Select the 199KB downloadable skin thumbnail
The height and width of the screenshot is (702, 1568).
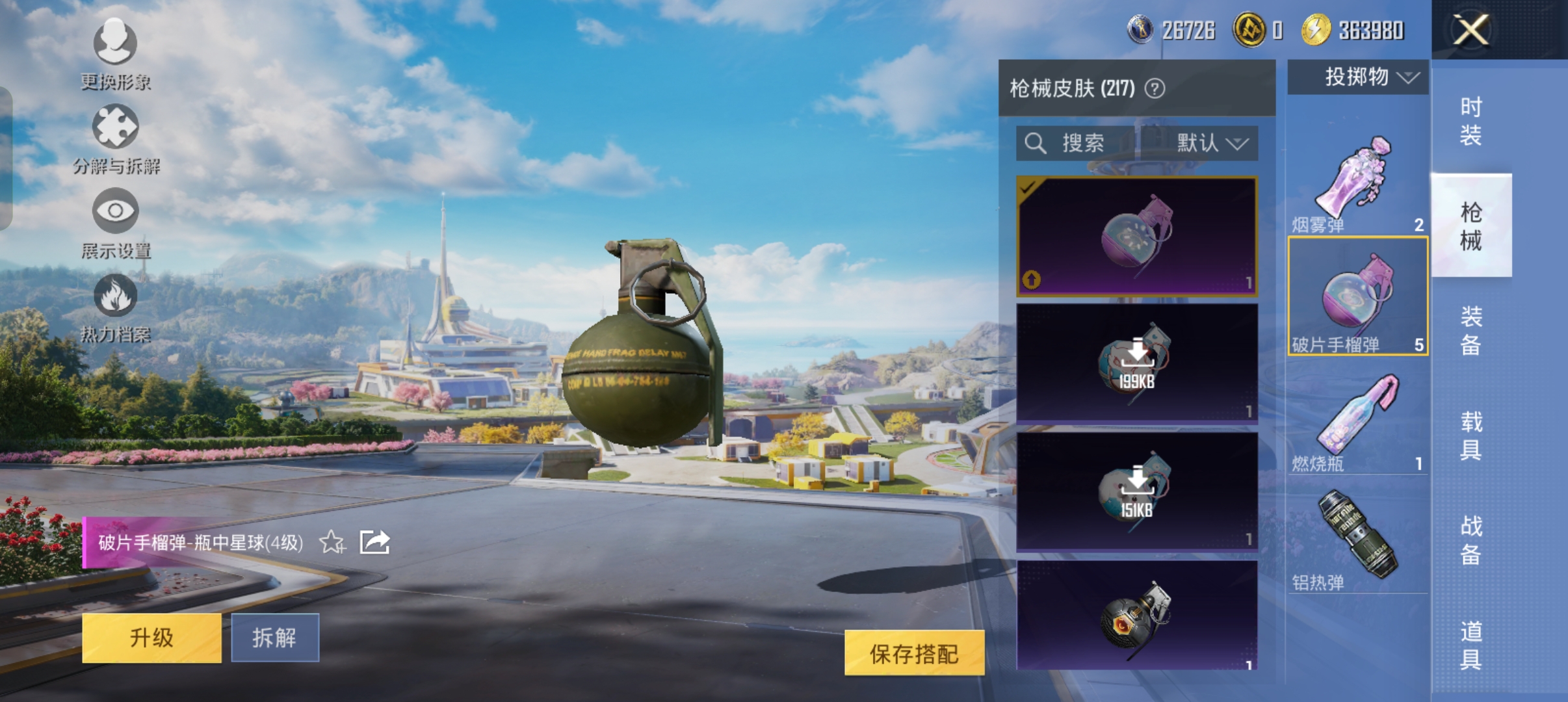[1137, 361]
